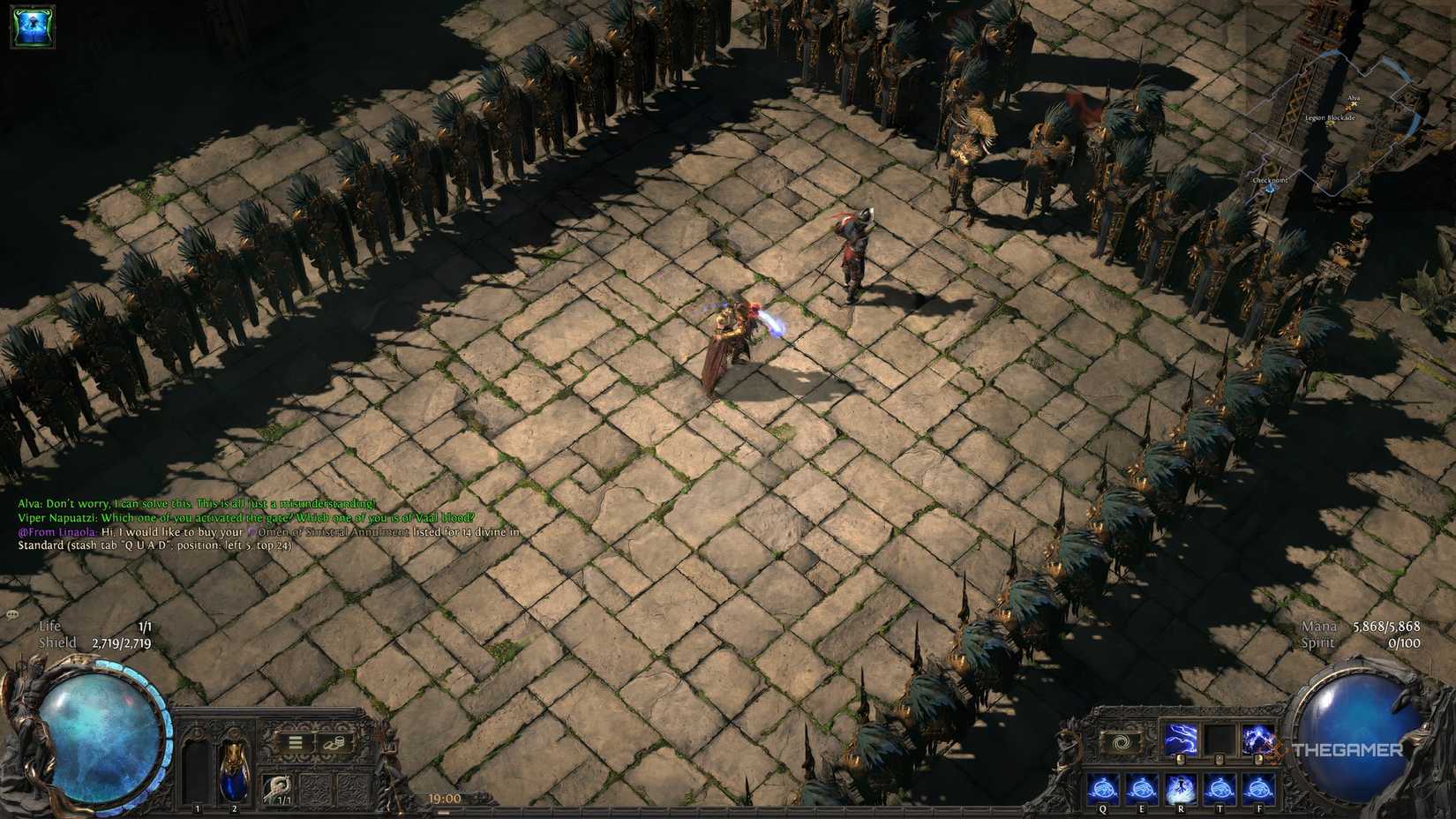Use the glowing skill bound to R
Viewport: 1456px width, 819px height.
click(1181, 788)
